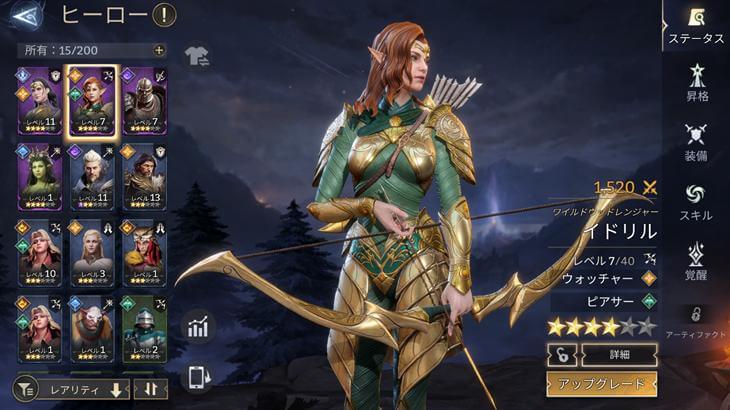730x410 pixels.
Task: Select the armored knight level 2 hero card
Action: click(x=144, y=328)
